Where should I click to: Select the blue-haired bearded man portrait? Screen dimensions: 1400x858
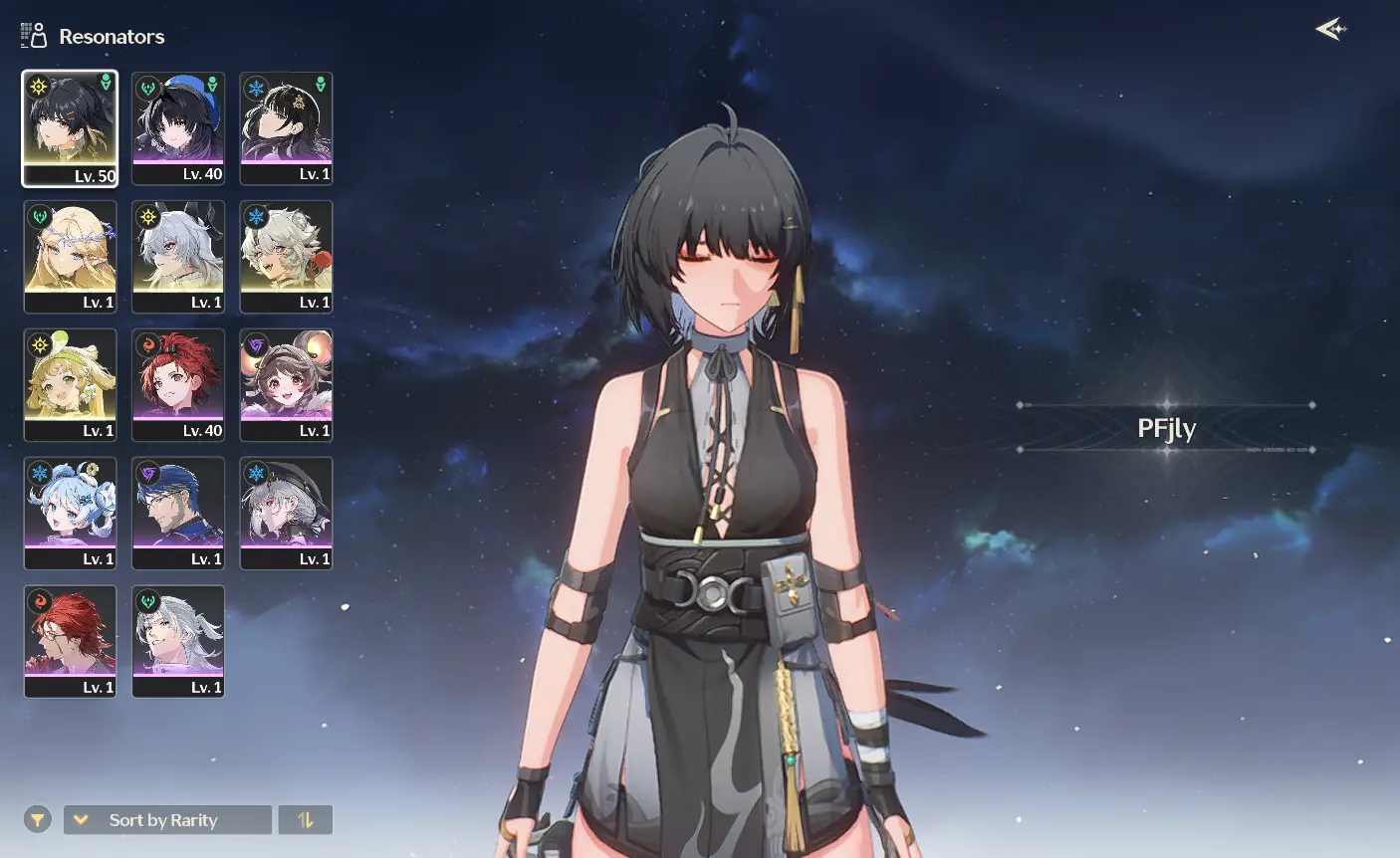click(x=178, y=514)
